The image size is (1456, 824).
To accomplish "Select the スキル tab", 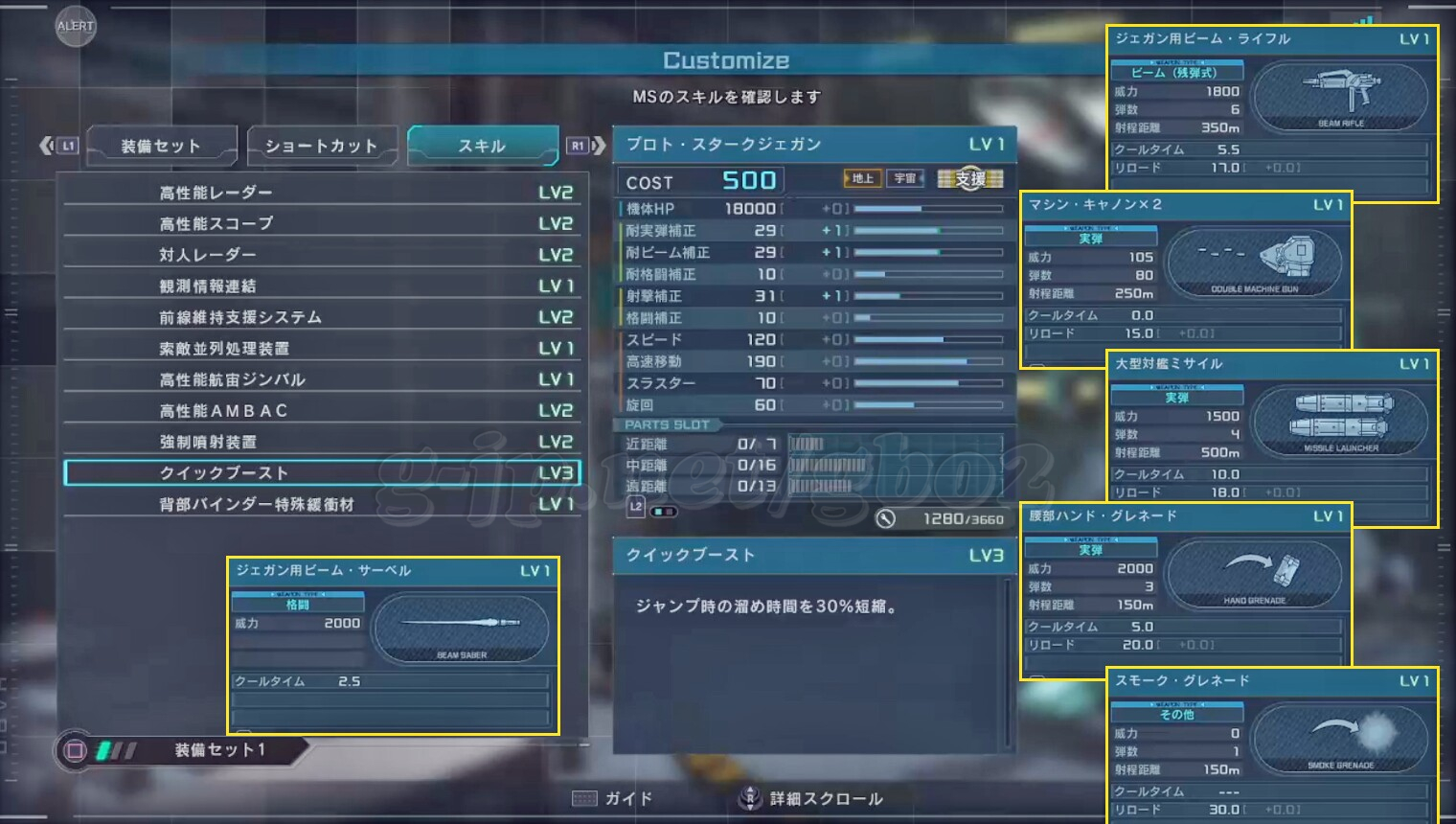I will 482,147.
